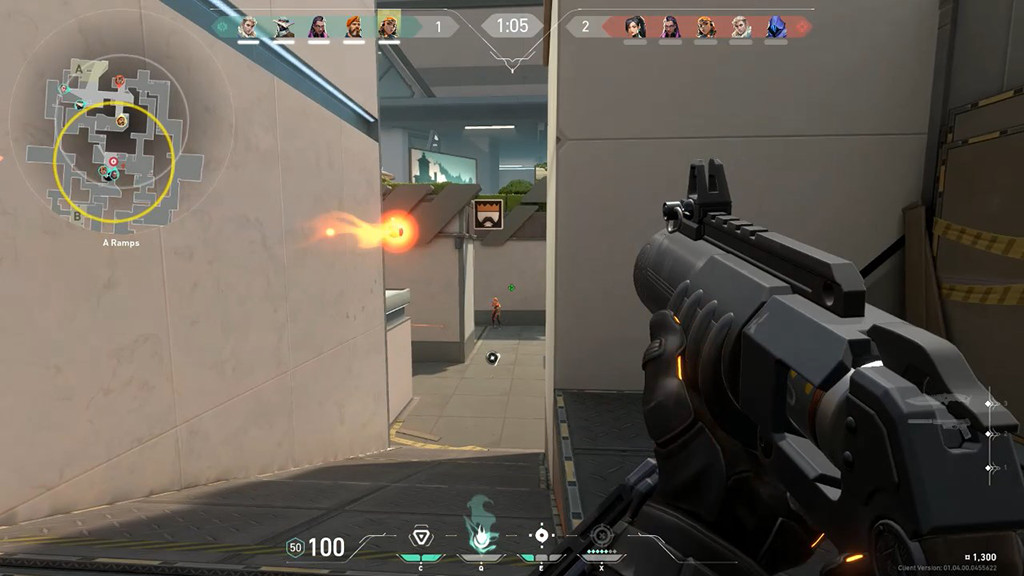Select enemy Omen's blue hooded portrait
The height and width of the screenshot is (576, 1024).
point(776,27)
